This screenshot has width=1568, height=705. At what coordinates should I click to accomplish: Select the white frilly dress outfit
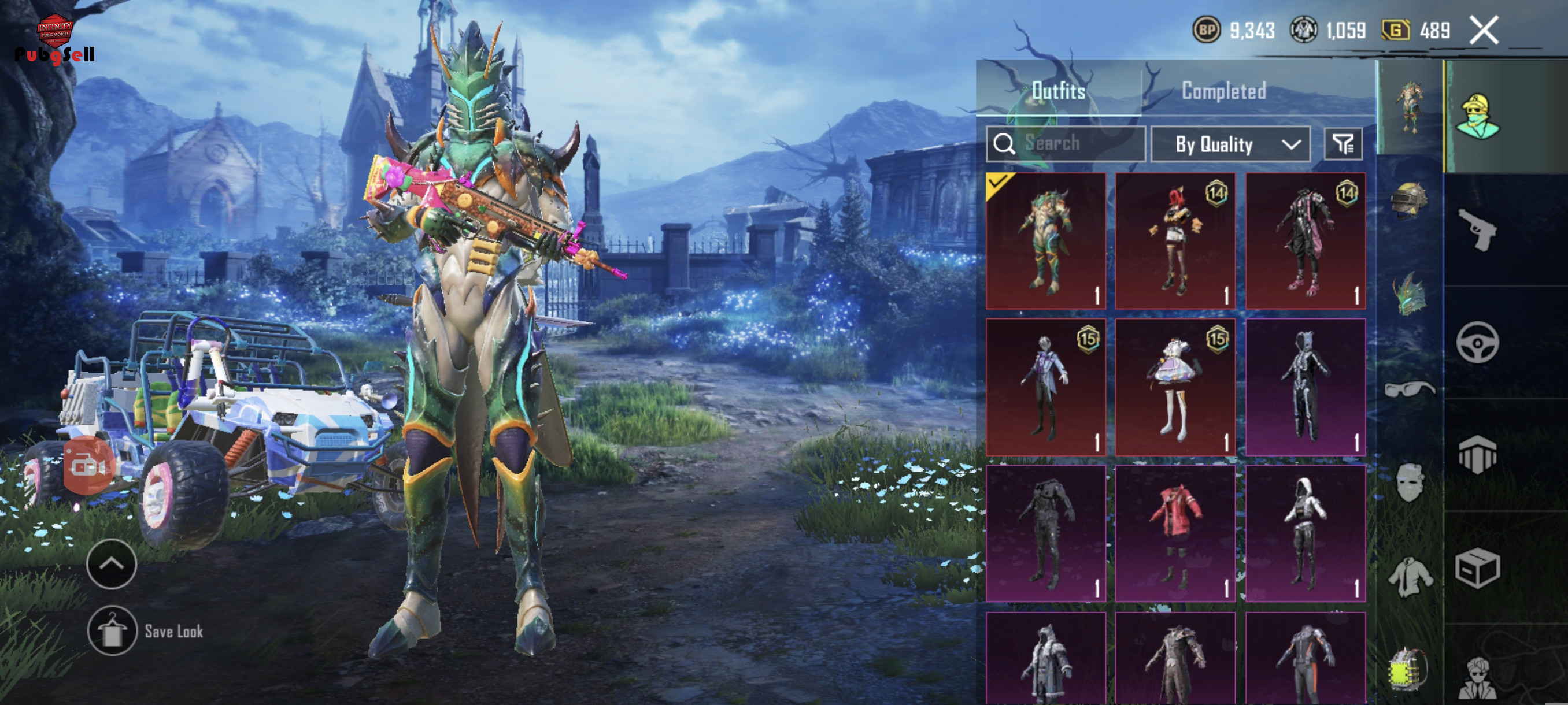point(1175,387)
